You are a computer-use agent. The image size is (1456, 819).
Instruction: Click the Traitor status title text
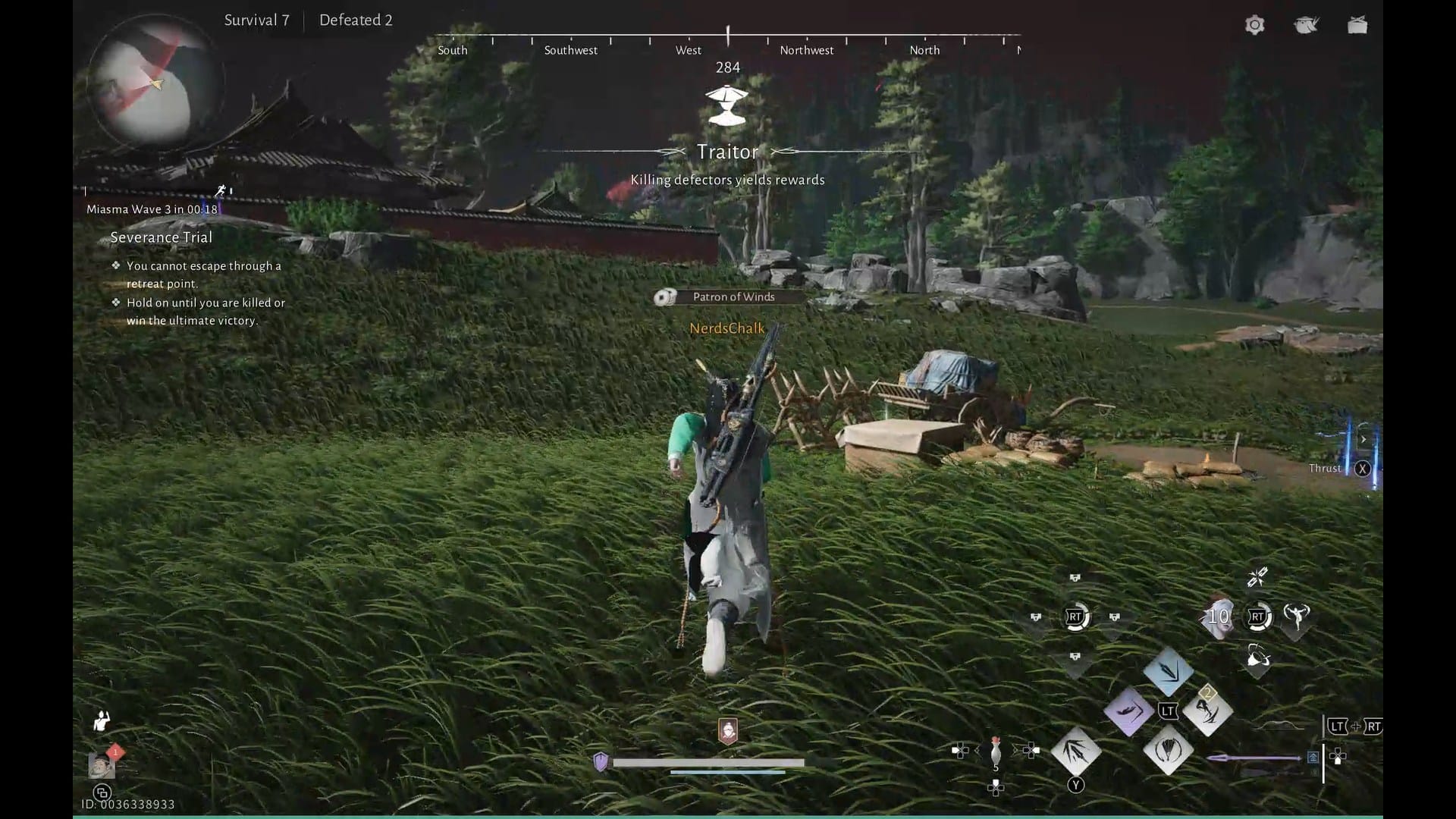tap(727, 152)
